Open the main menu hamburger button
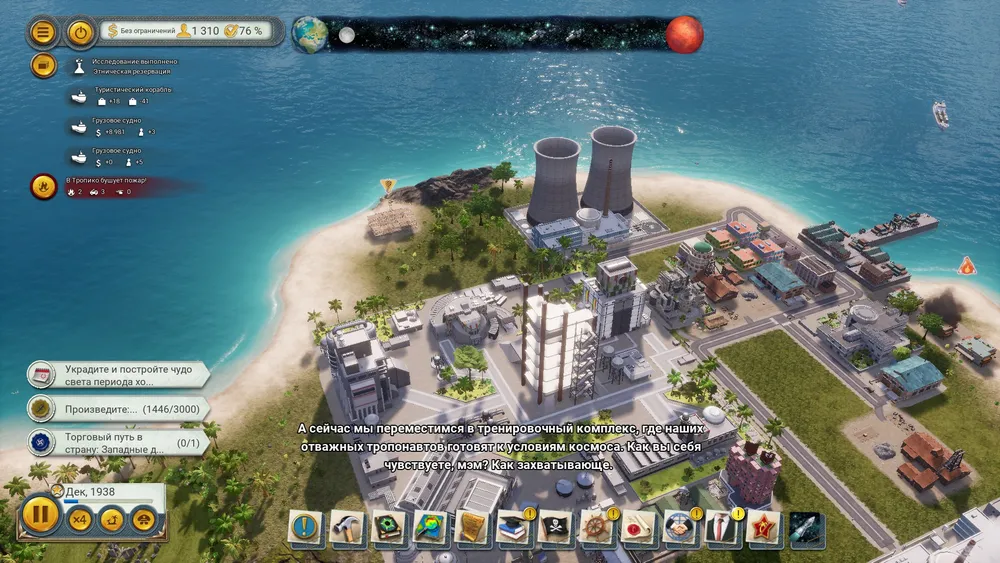The height and width of the screenshot is (563, 1000). [43, 33]
